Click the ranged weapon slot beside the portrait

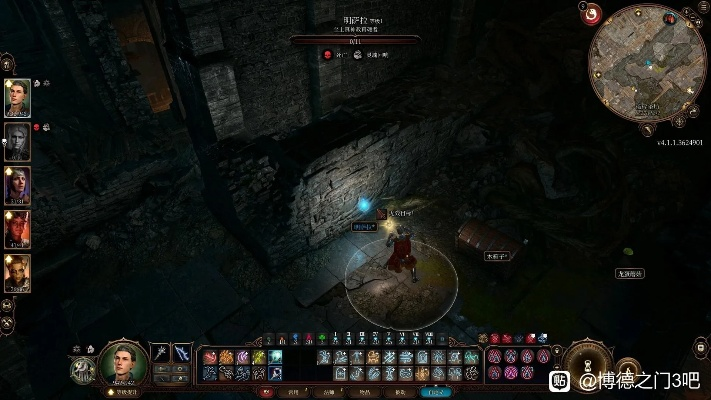point(181,353)
